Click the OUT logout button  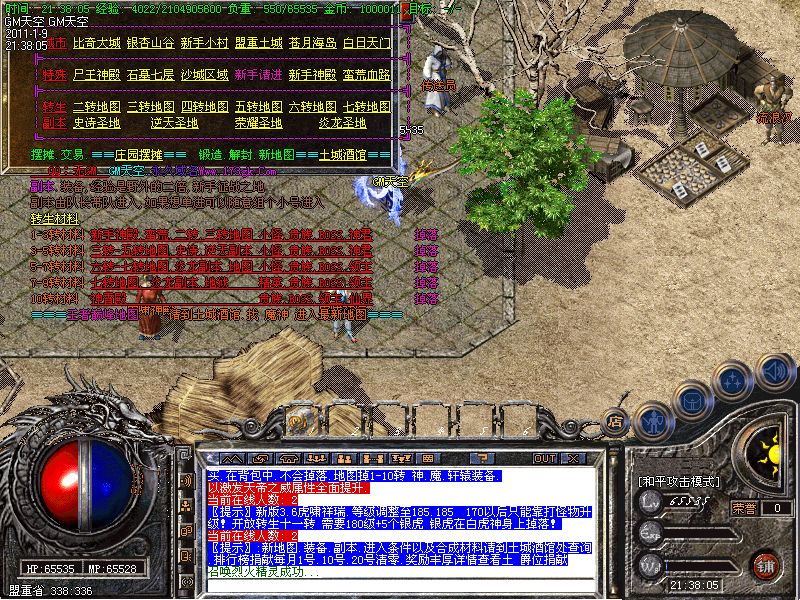[x=544, y=459]
